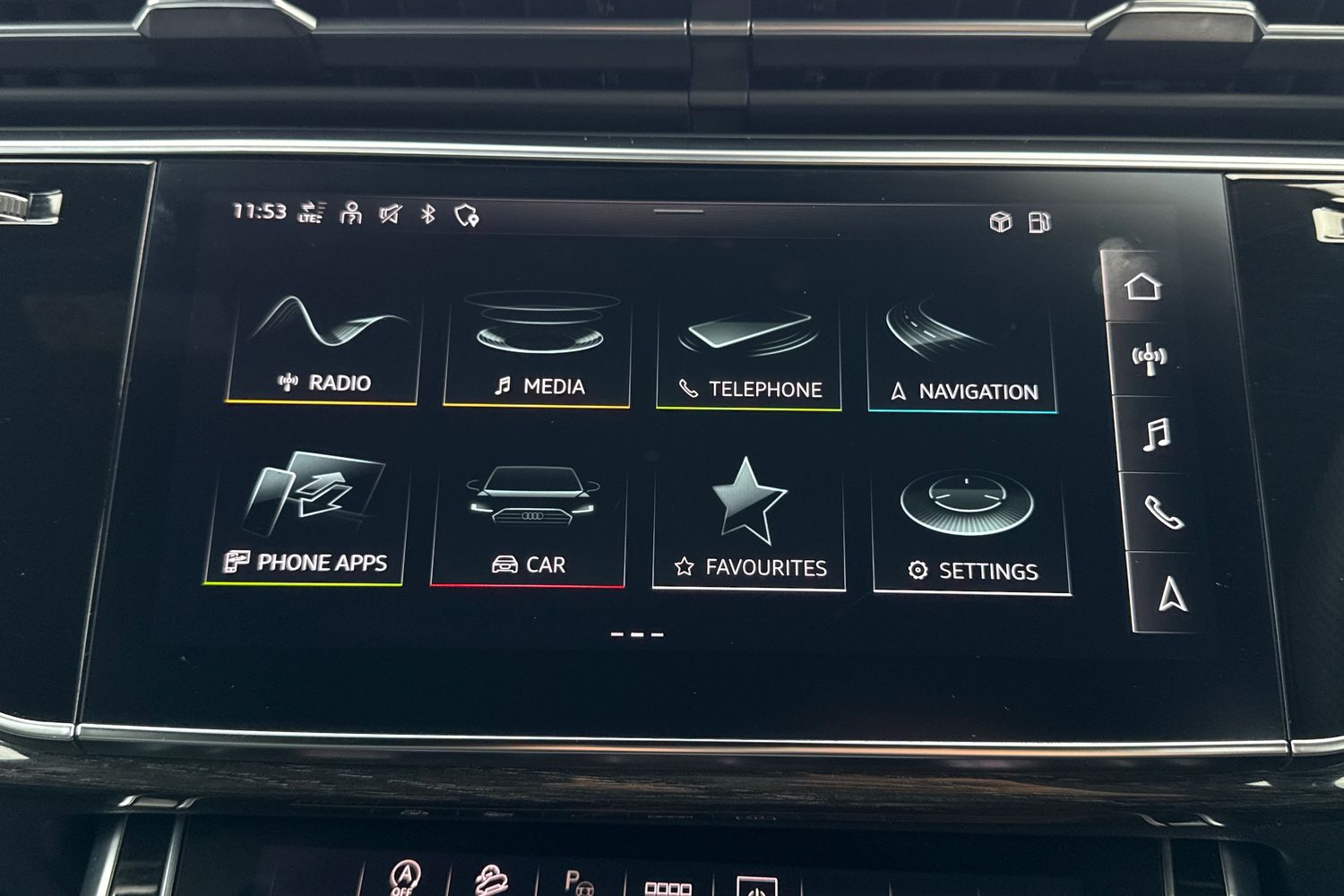Toggle stability control on the bottom panel
The width and height of the screenshot is (1344, 896).
[x=492, y=880]
